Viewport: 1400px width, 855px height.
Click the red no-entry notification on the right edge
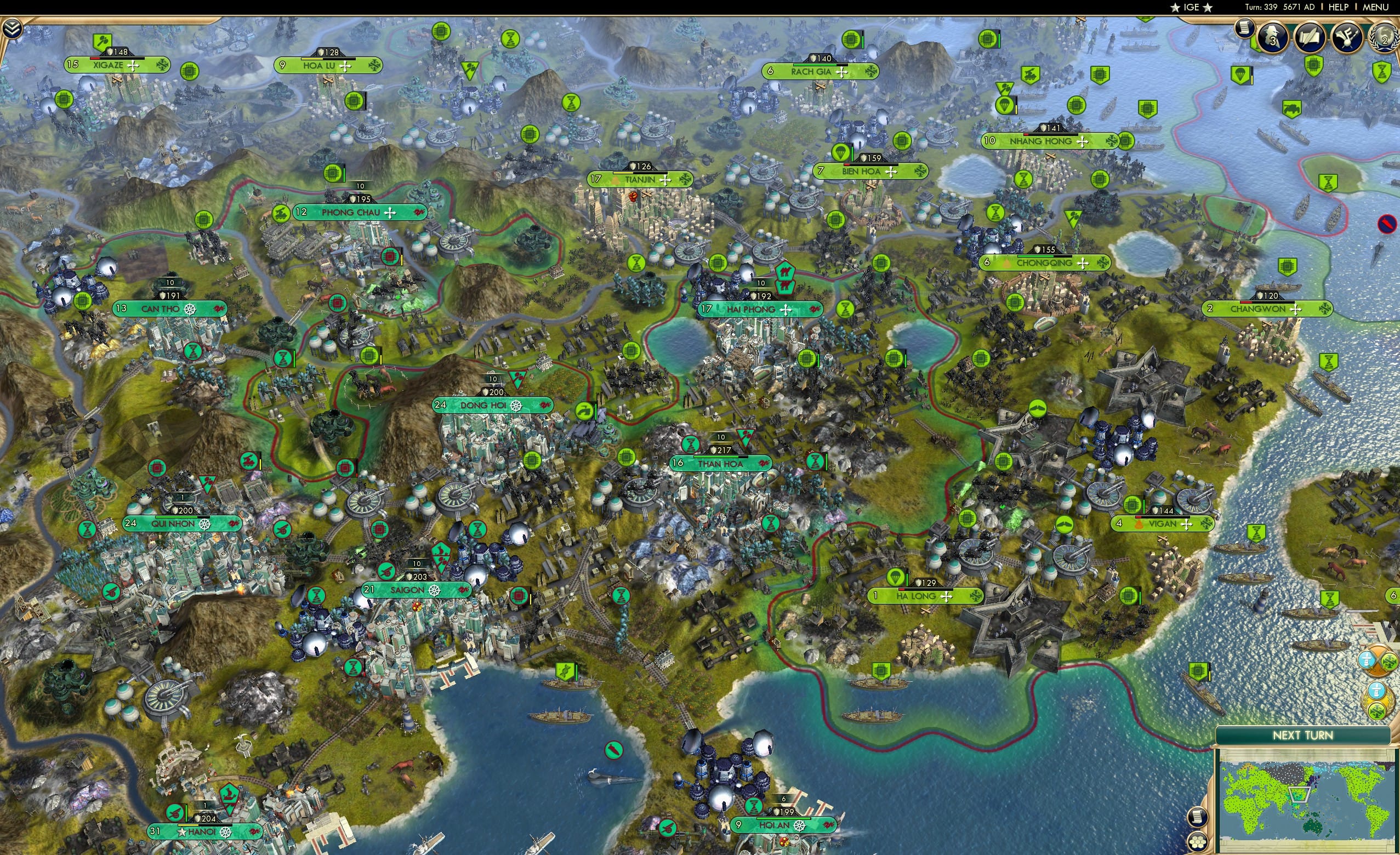click(x=1388, y=224)
